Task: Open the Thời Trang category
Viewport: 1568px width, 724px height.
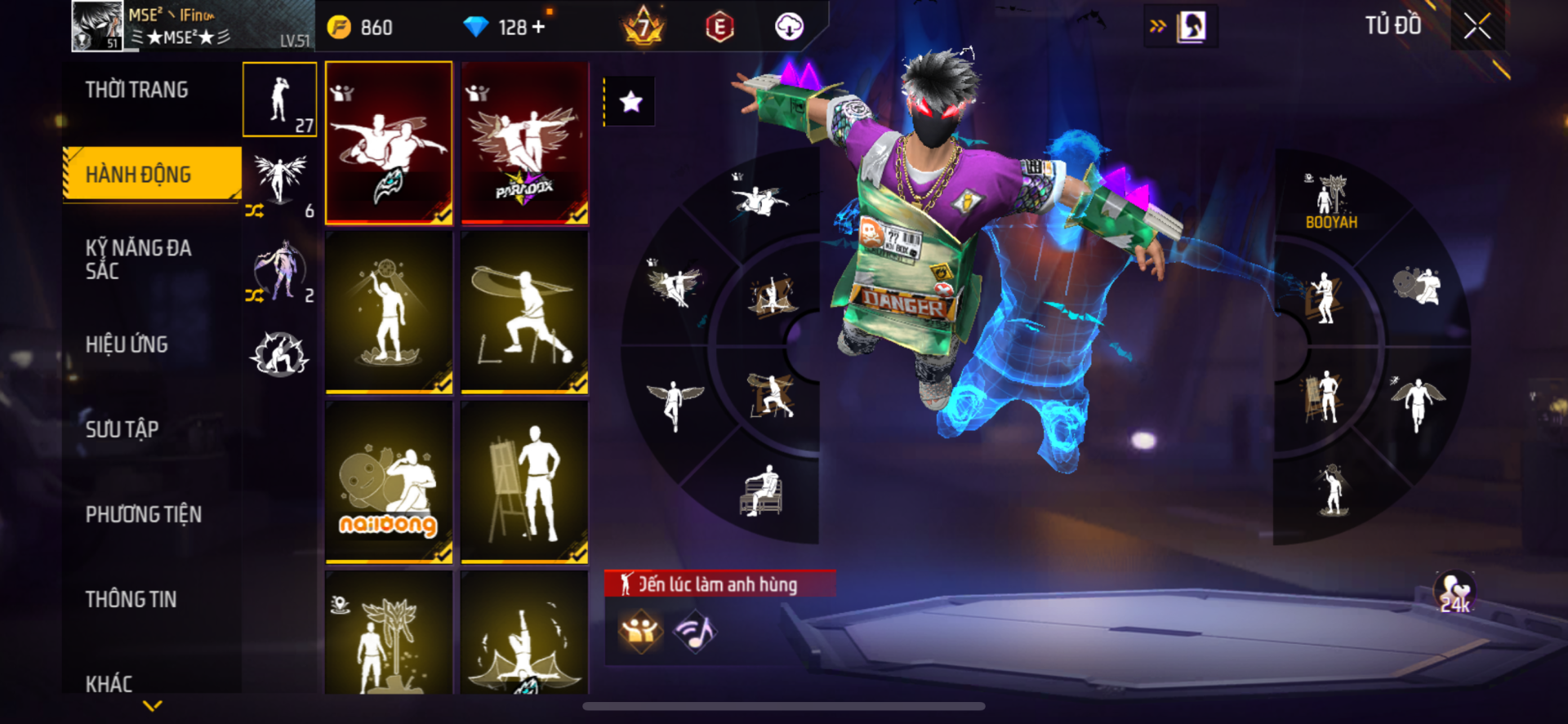Action: 136,90
